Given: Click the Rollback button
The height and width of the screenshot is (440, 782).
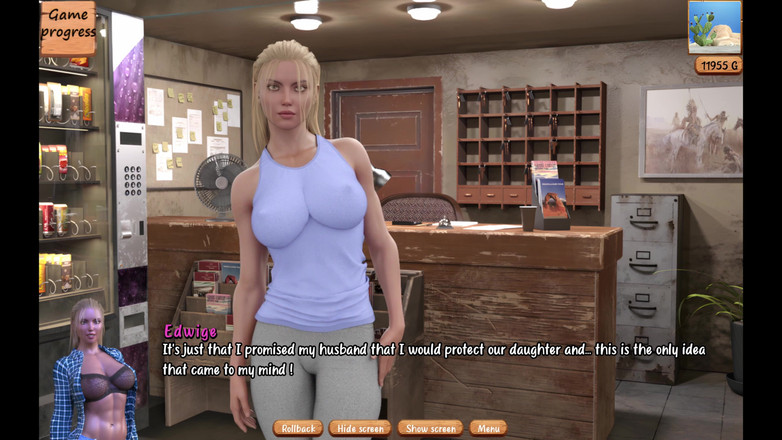Looking at the screenshot, I should coord(297,428).
